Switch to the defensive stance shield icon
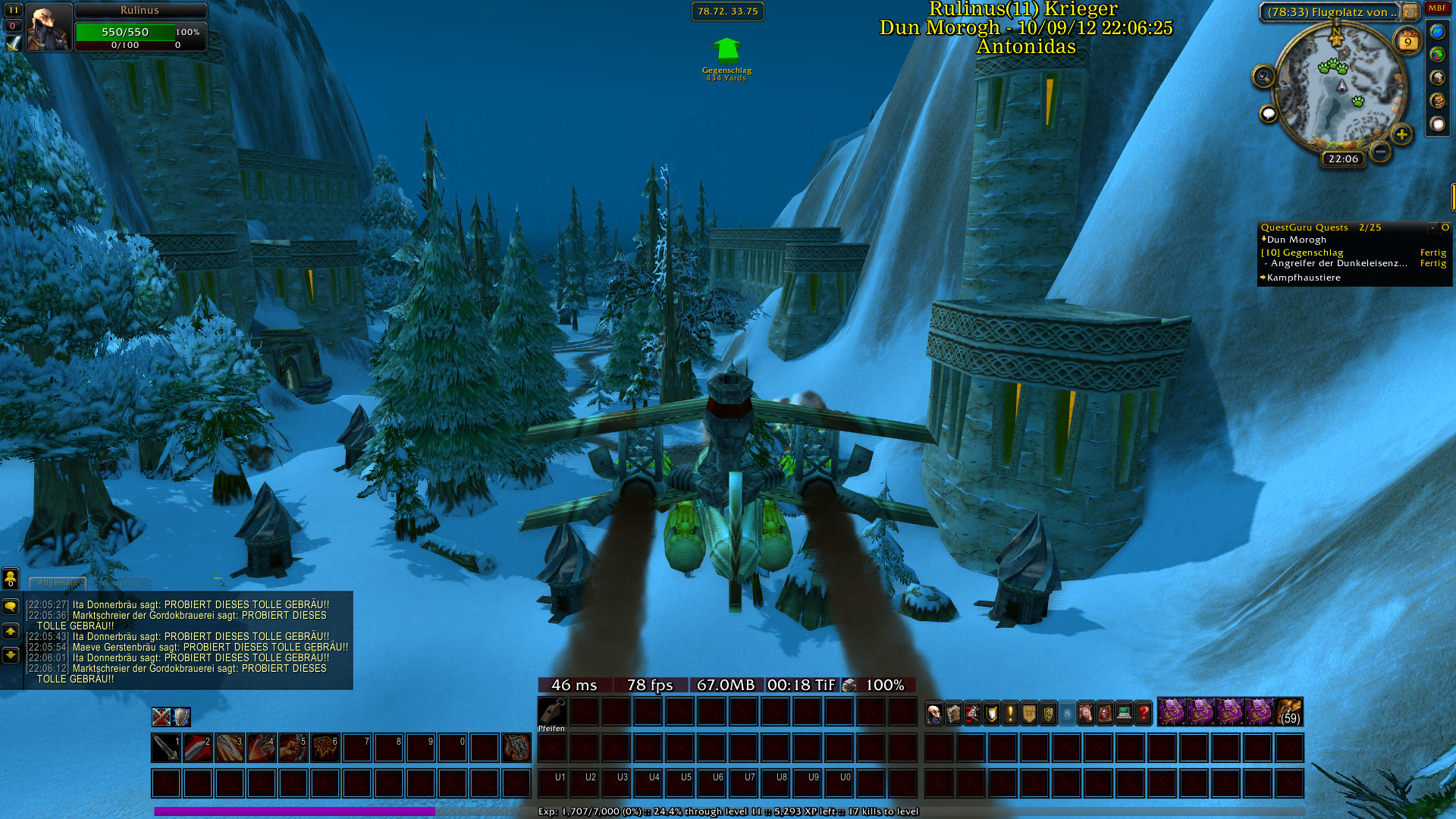The height and width of the screenshot is (819, 1456). [x=181, y=717]
